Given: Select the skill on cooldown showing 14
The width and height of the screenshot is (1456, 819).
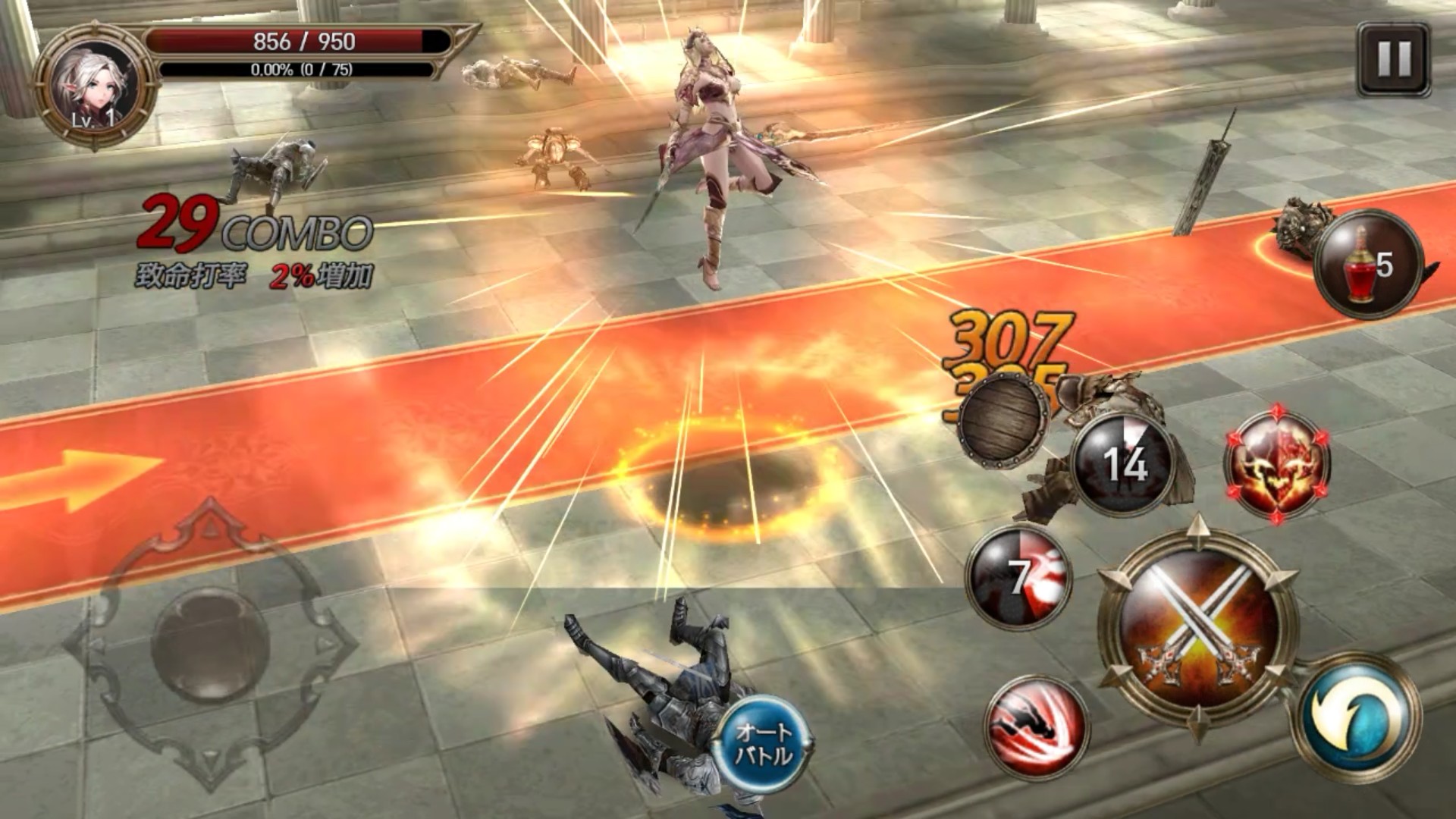Looking at the screenshot, I should click(1125, 463).
